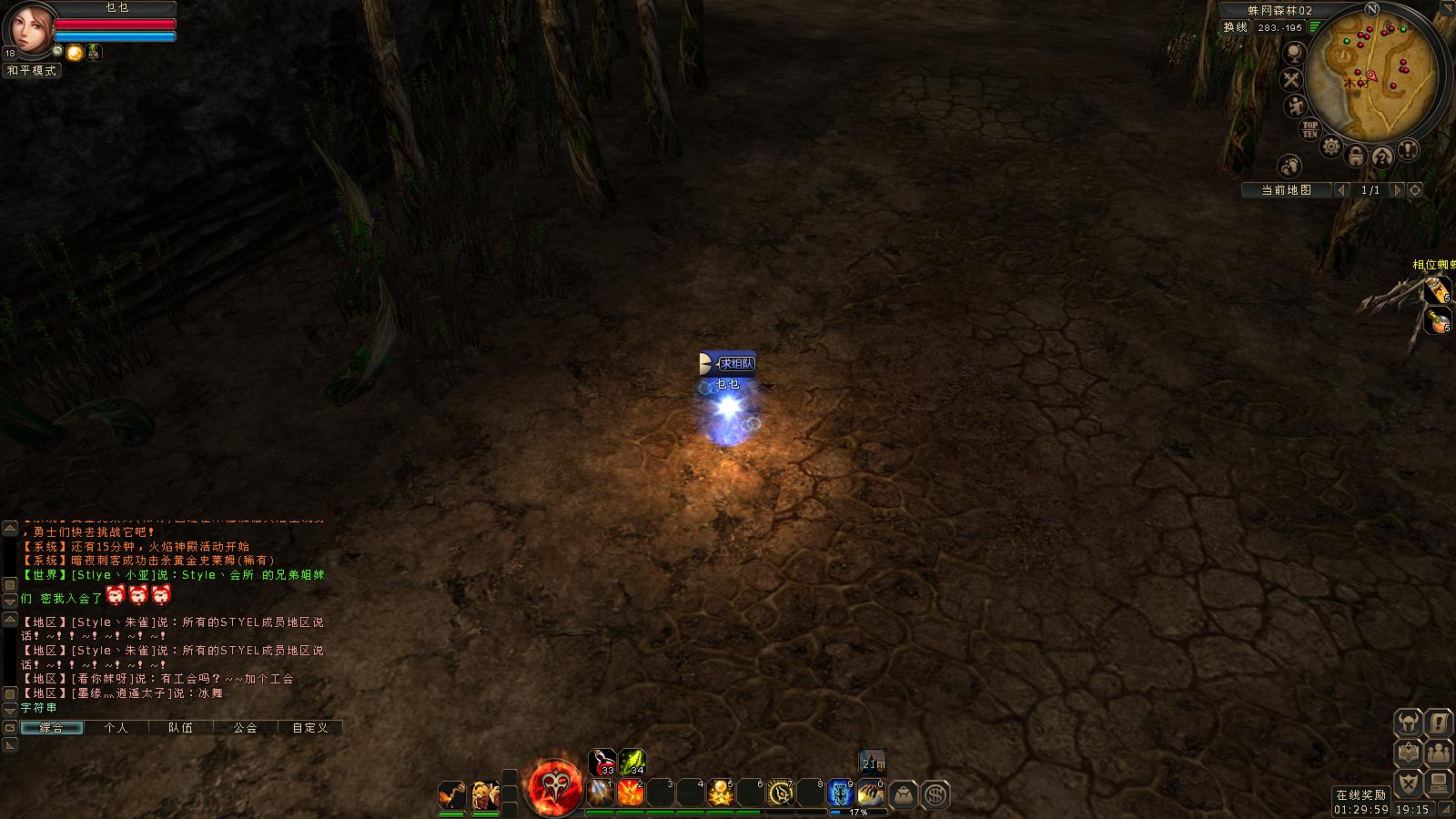Click the 当前地图 button
Screen dimensions: 1456x819
click(1286, 190)
